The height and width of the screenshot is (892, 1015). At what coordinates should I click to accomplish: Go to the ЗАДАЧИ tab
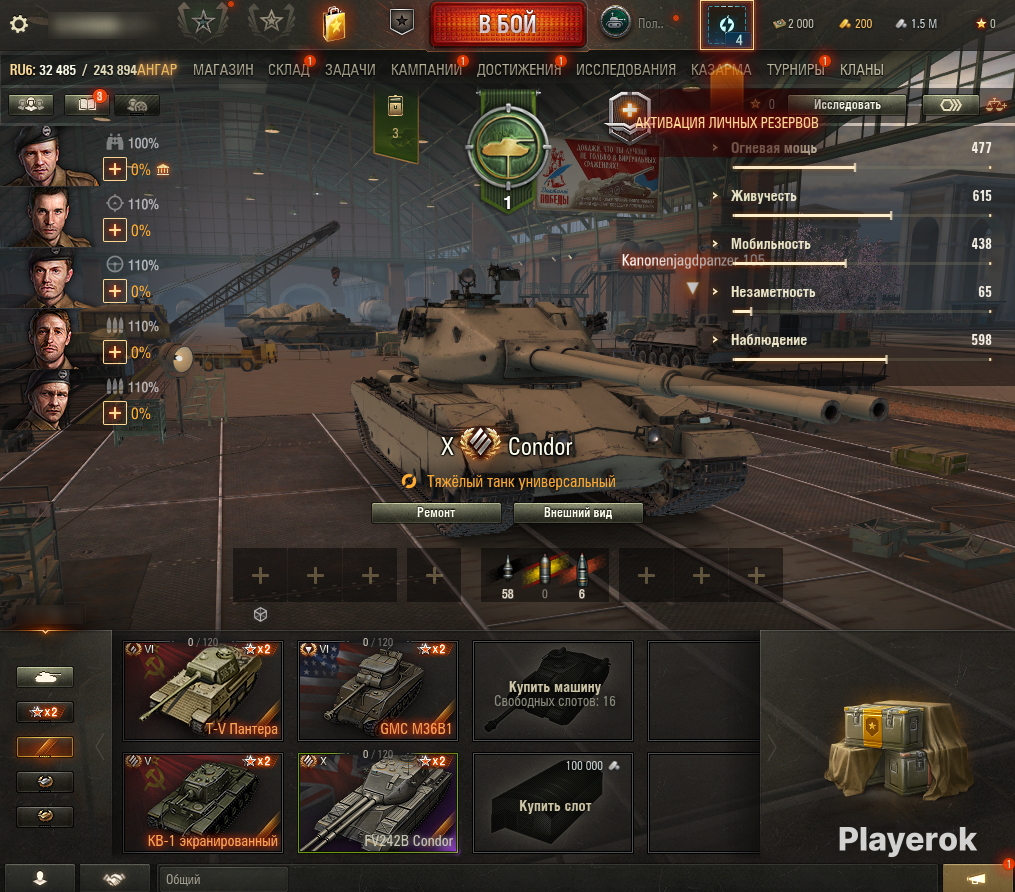(x=350, y=70)
